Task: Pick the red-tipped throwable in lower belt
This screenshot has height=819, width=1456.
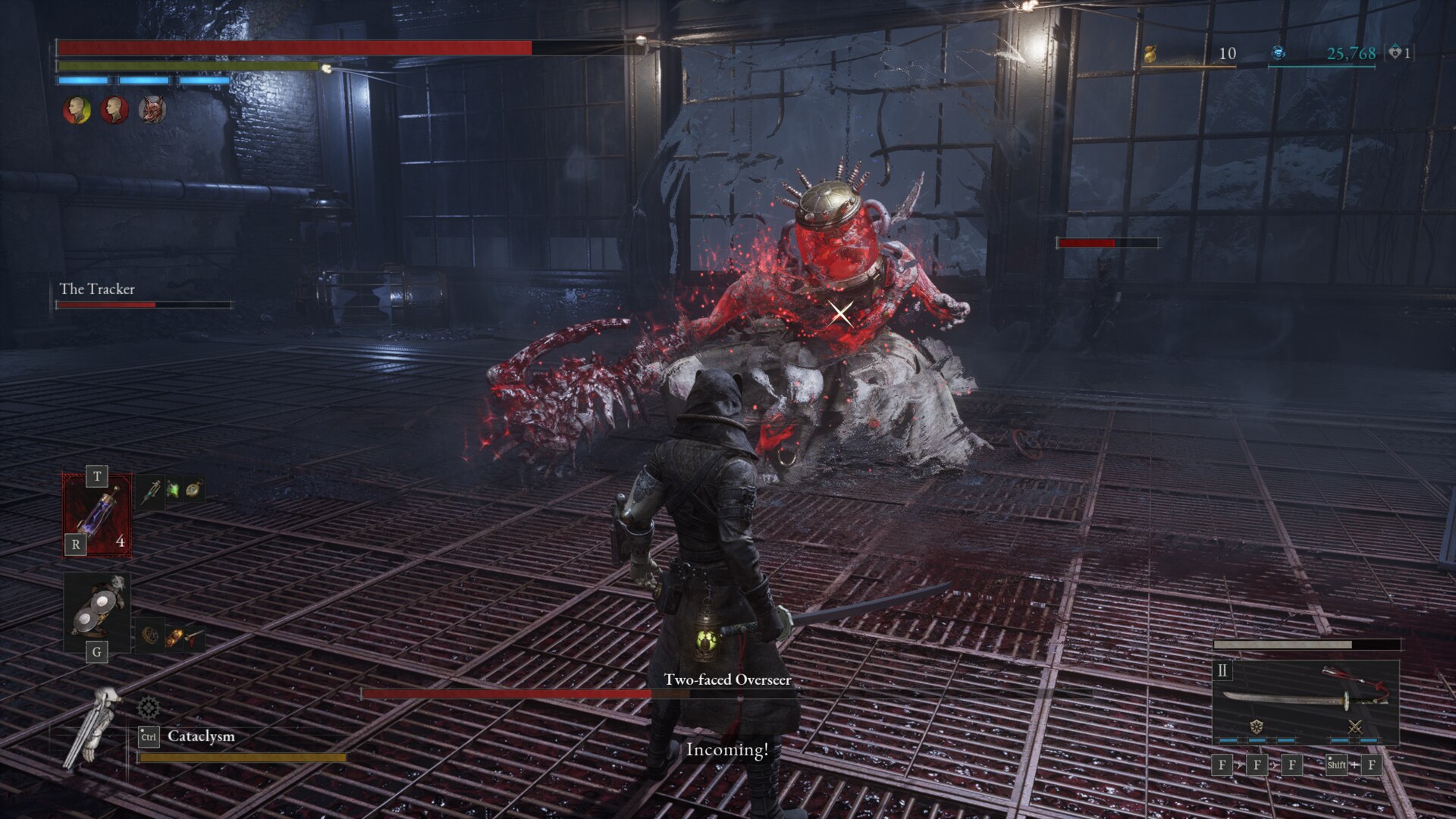Action: point(194,637)
